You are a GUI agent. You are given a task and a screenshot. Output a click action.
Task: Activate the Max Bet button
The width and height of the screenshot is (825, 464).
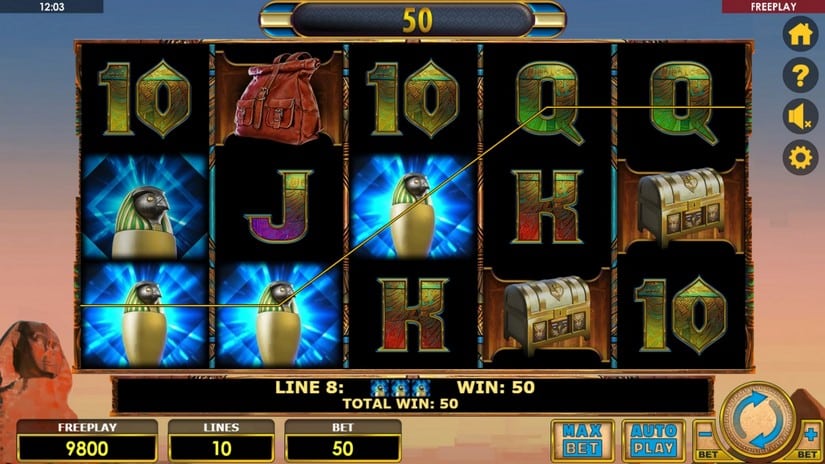[x=582, y=440]
